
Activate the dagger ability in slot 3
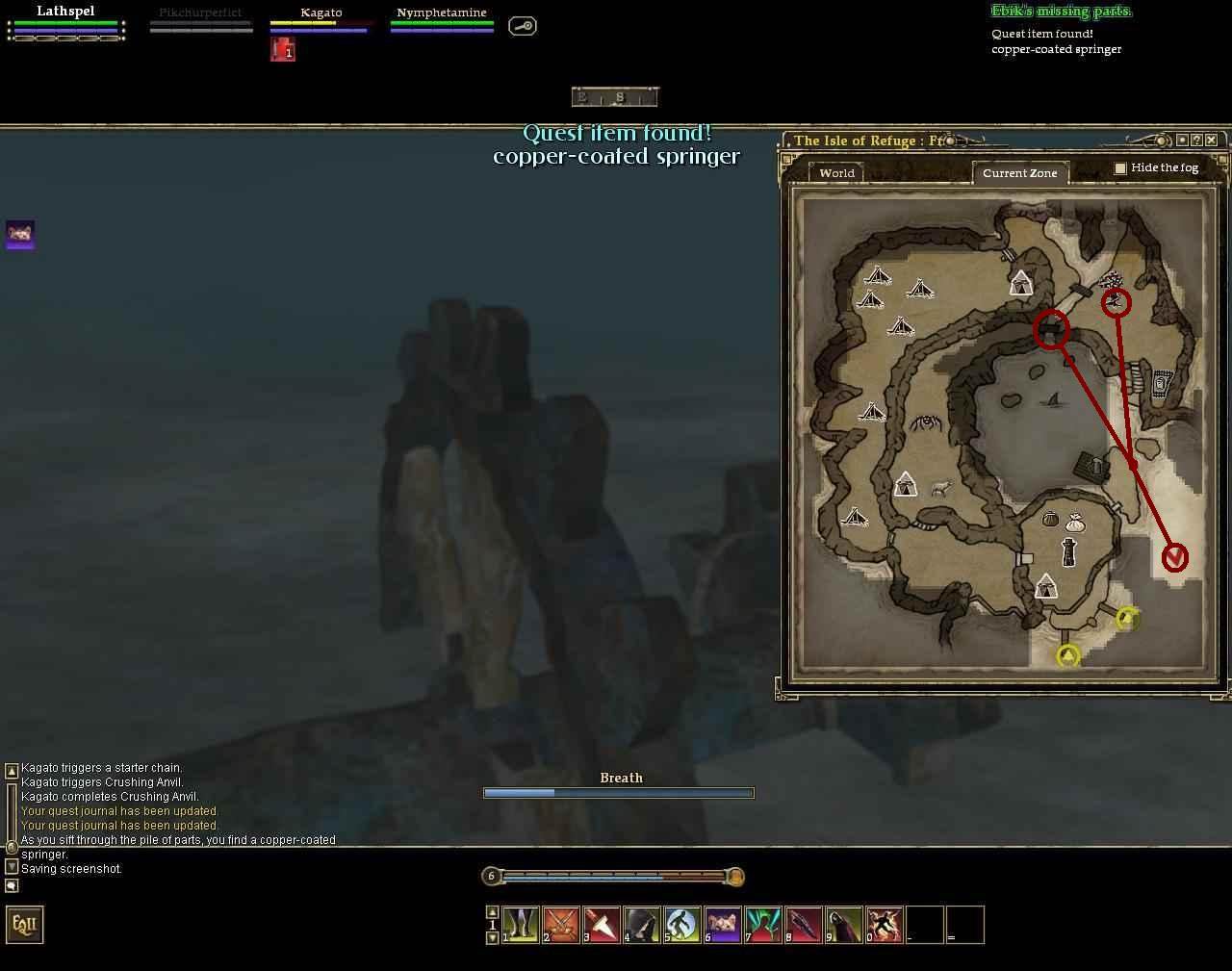[602, 925]
